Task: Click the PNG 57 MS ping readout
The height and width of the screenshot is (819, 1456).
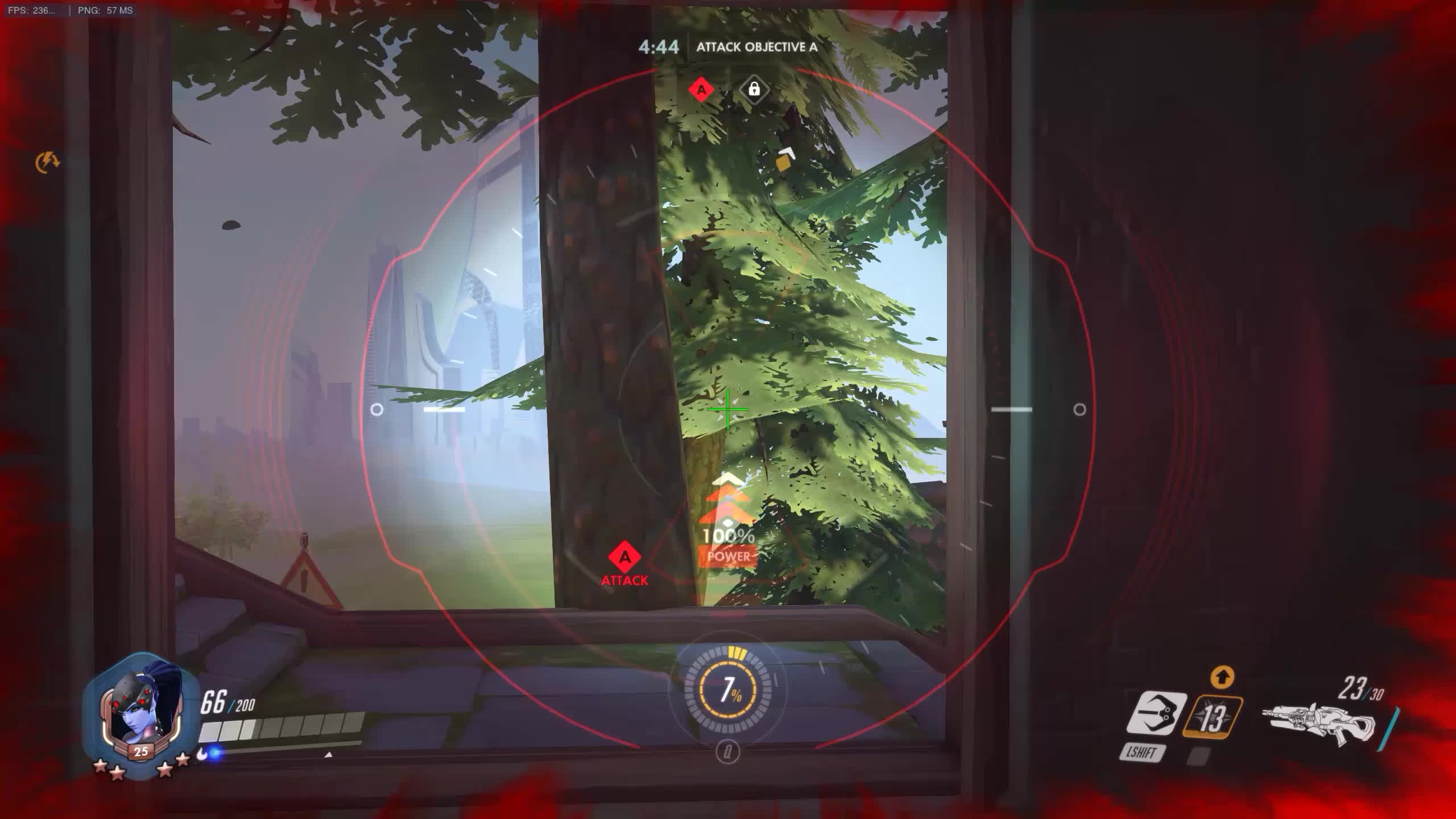Action: pyautogui.click(x=100, y=9)
